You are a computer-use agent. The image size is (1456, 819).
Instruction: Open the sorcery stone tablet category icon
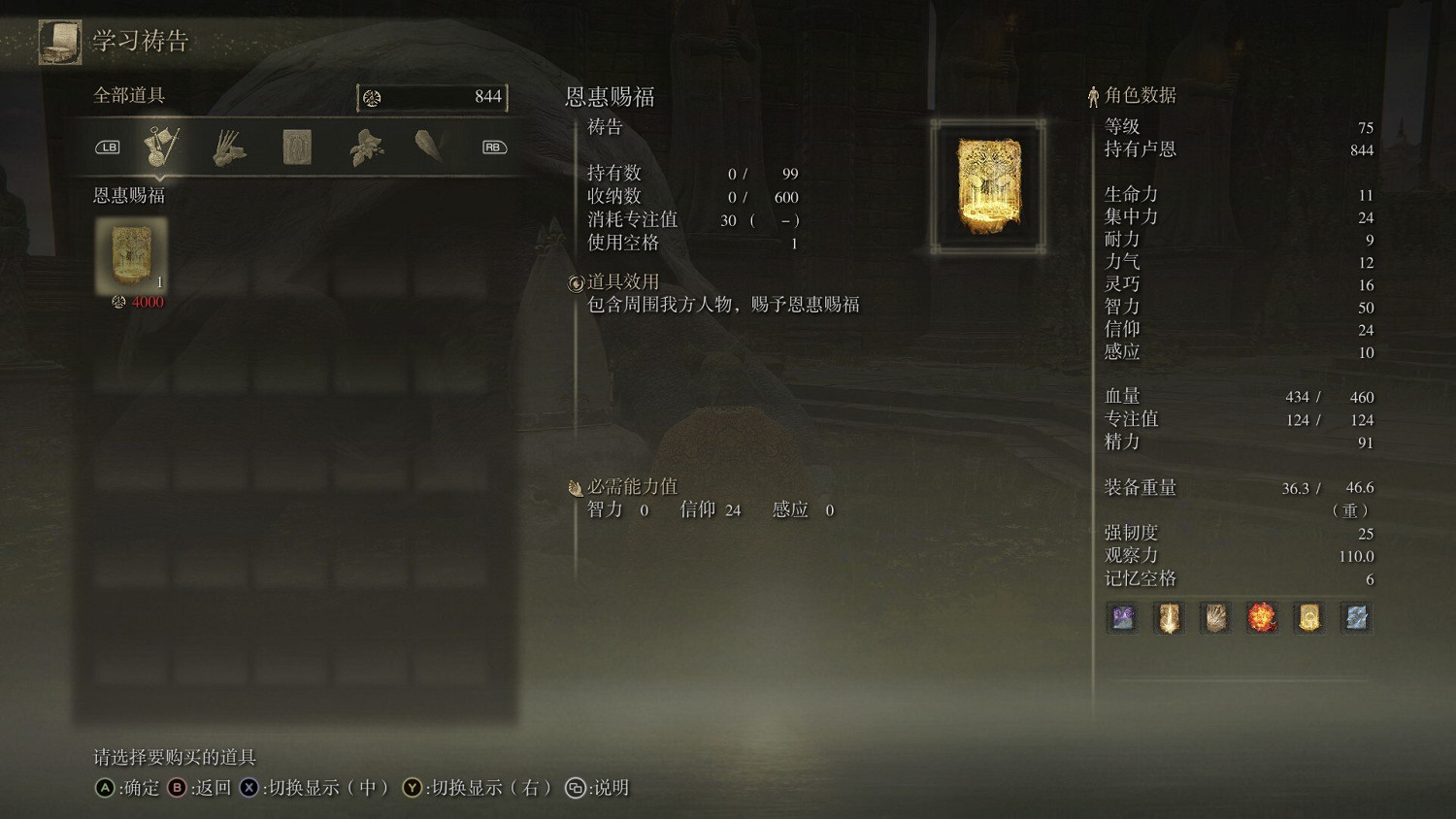tap(298, 146)
